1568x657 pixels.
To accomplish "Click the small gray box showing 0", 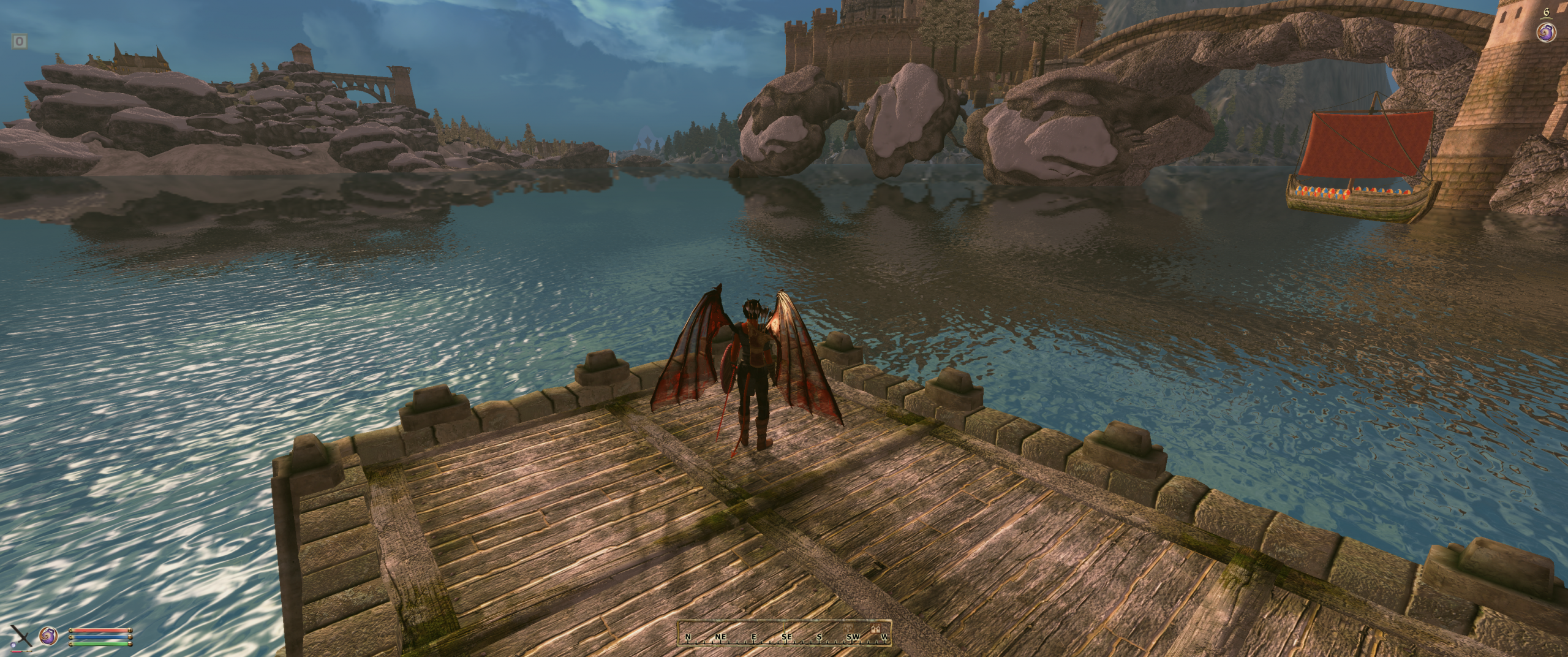I will click(20, 42).
